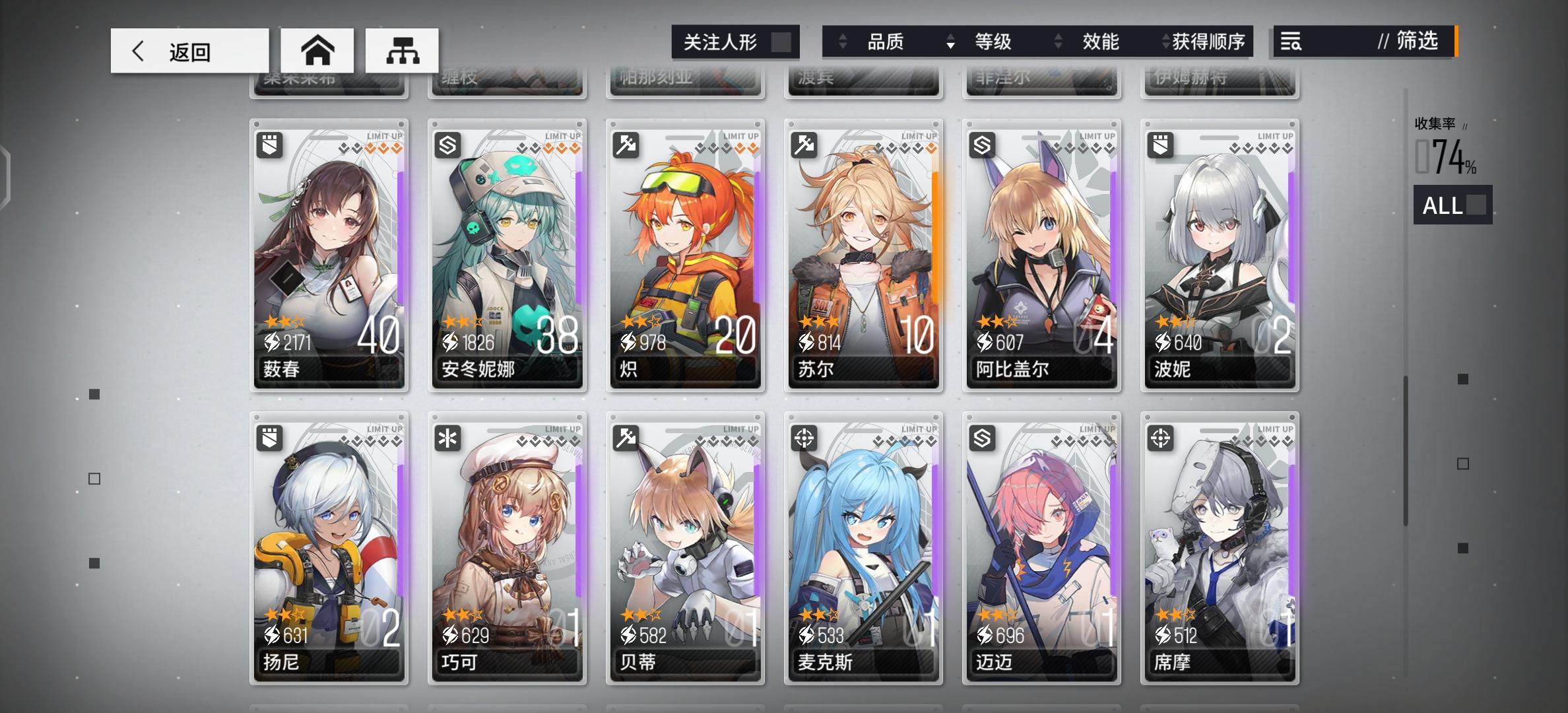Click the filter list icon left of 筛选

pyautogui.click(x=1290, y=42)
